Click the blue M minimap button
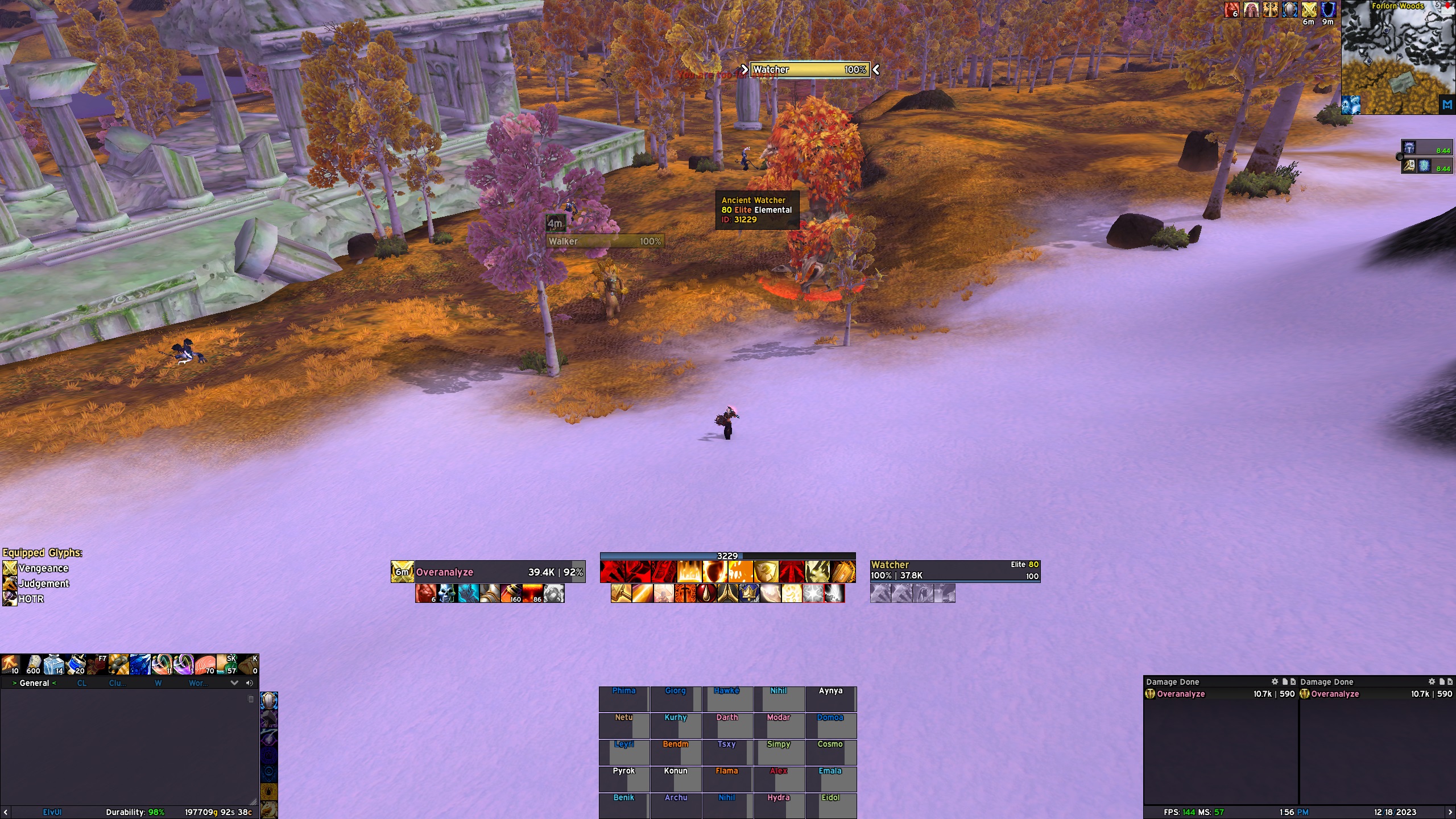 pyautogui.click(x=1447, y=105)
